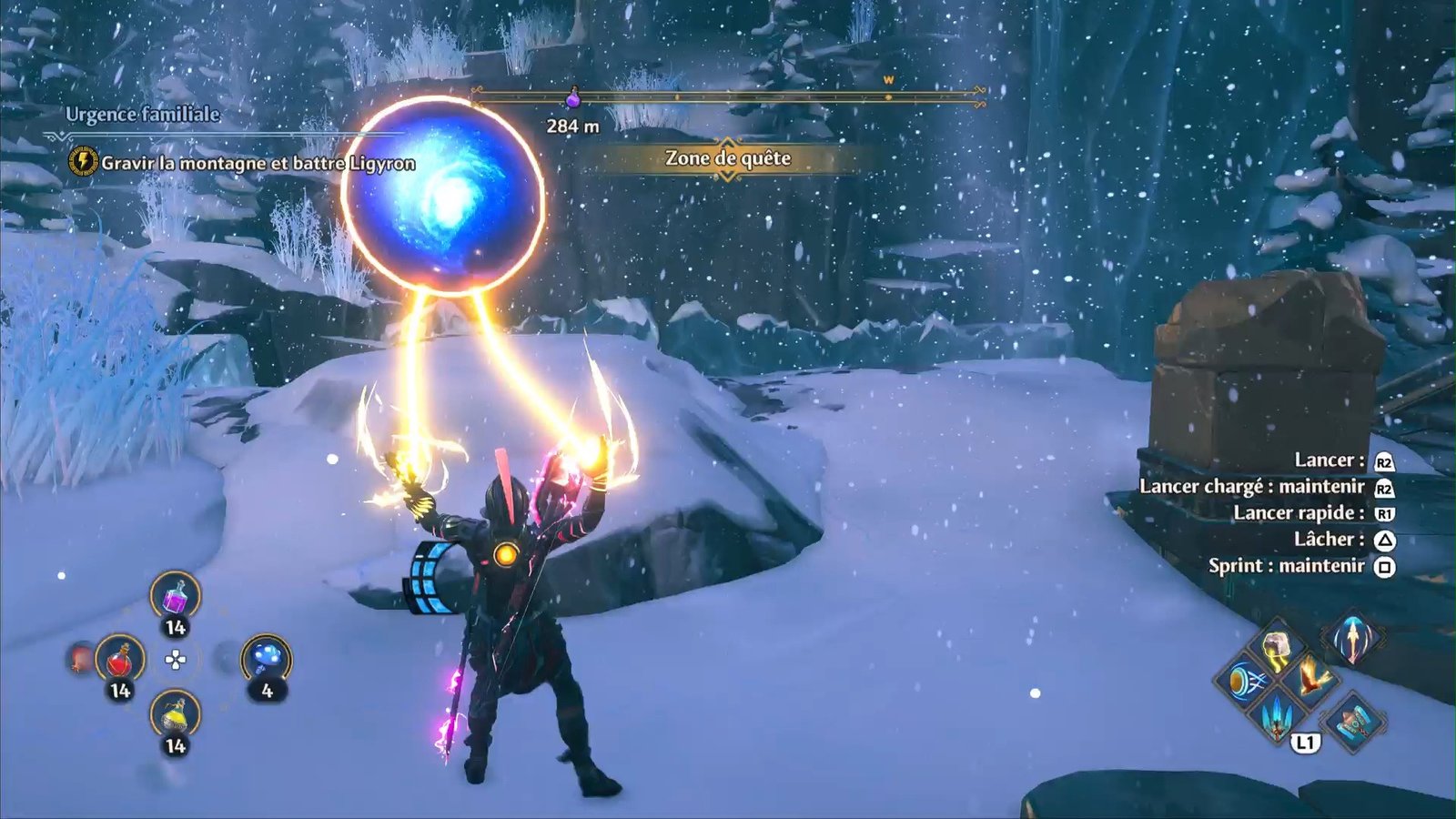Activate the flaming phoenix bird ability

point(1312,678)
